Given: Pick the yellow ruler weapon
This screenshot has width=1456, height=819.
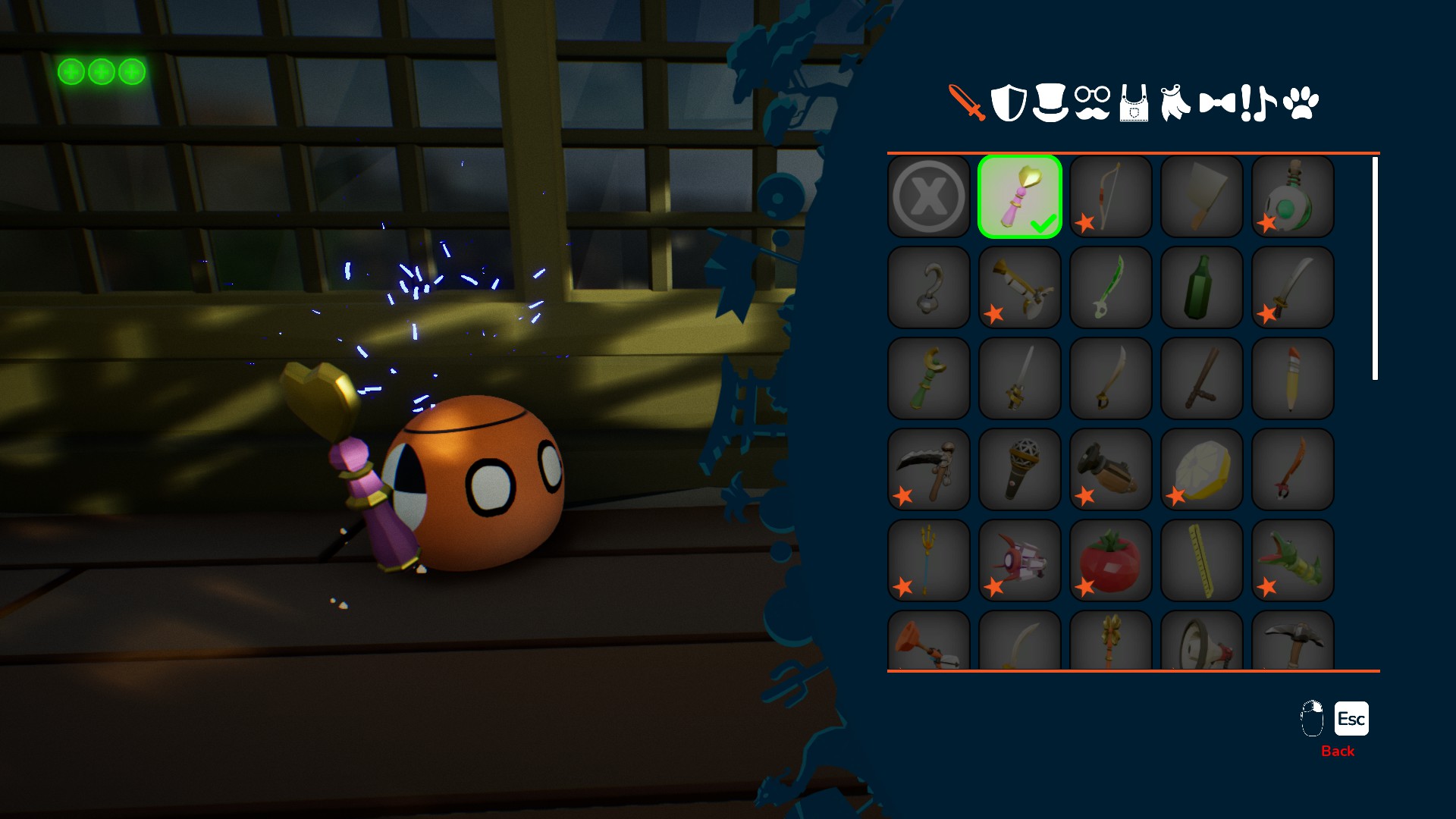Looking at the screenshot, I should (x=1202, y=560).
